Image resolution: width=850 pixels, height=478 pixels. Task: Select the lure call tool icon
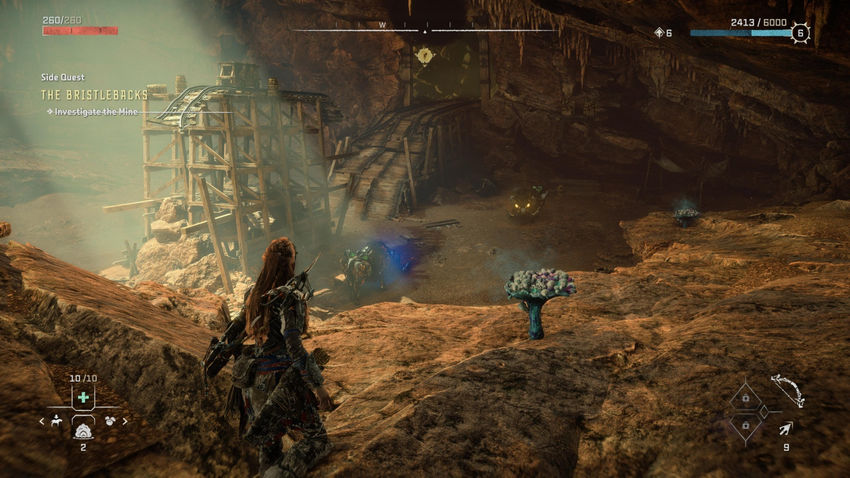109,421
